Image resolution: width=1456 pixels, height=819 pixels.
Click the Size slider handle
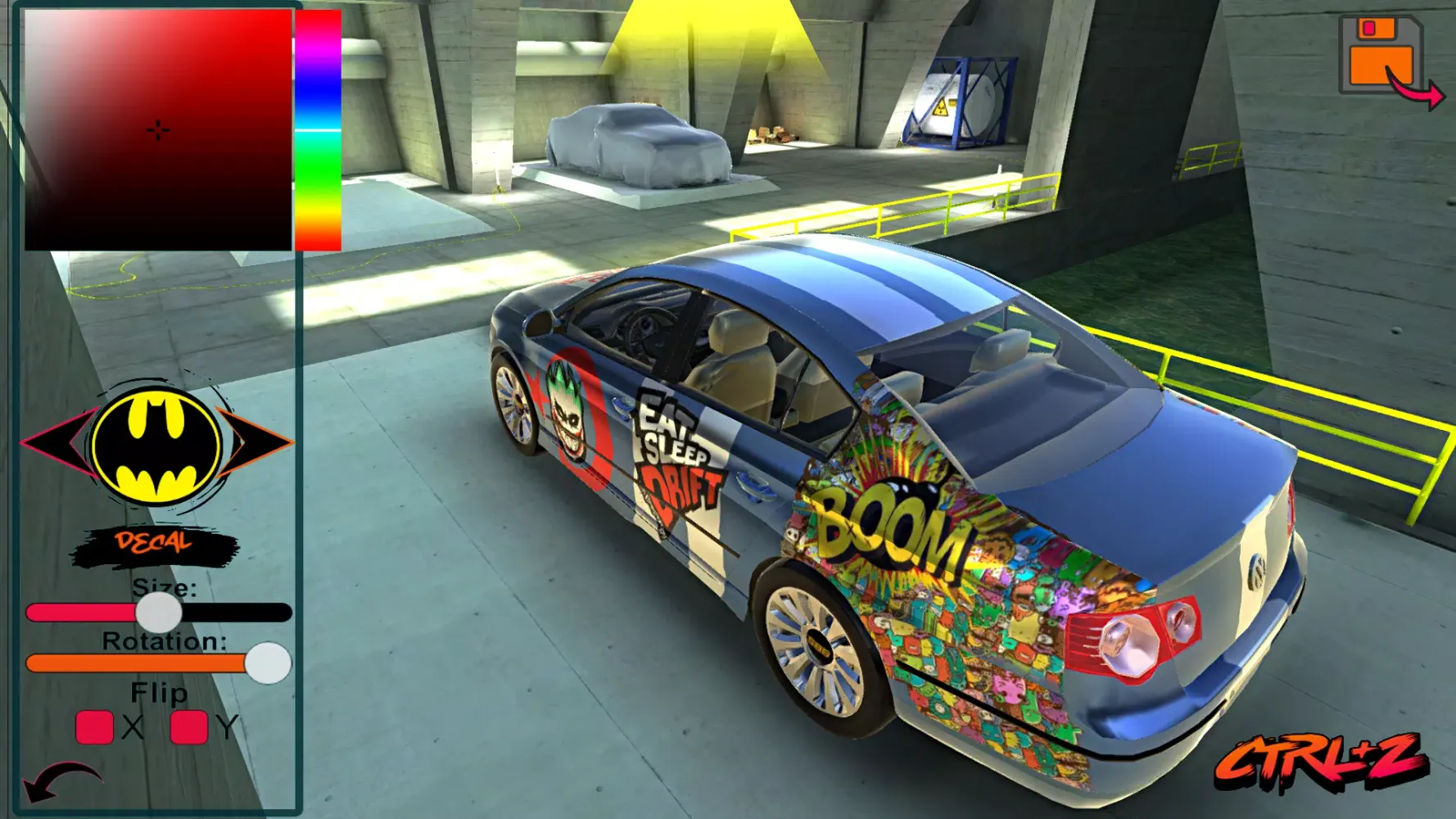click(161, 613)
